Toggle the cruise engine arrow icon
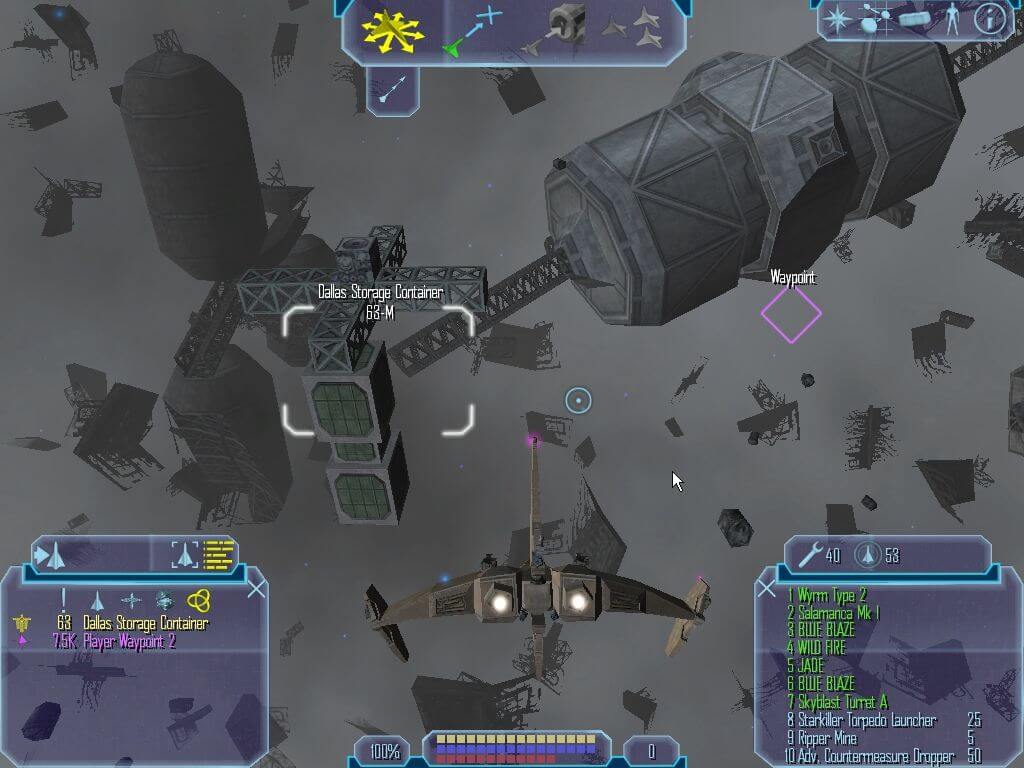 click(391, 89)
